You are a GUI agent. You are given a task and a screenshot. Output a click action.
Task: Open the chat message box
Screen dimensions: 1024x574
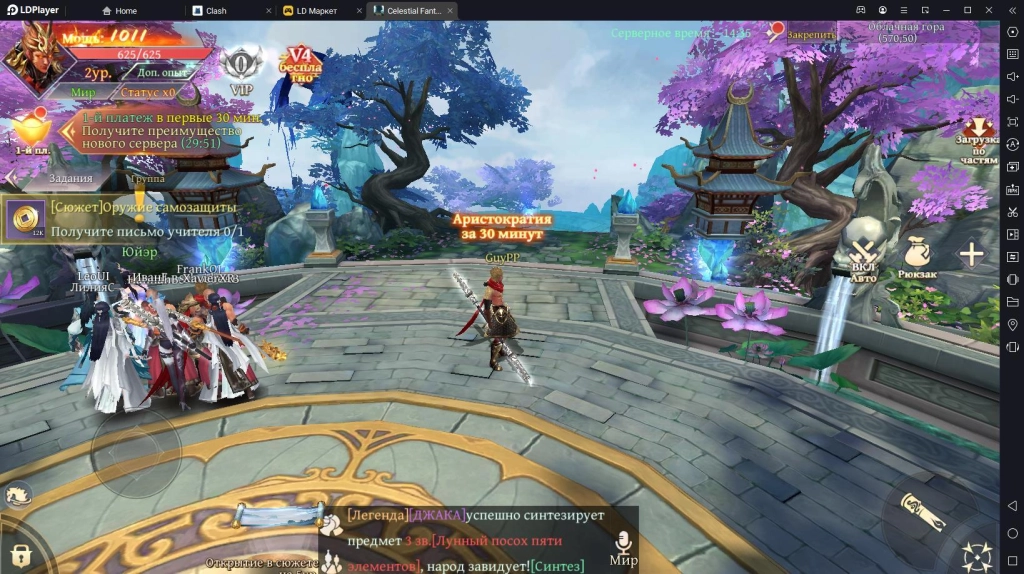(470, 540)
